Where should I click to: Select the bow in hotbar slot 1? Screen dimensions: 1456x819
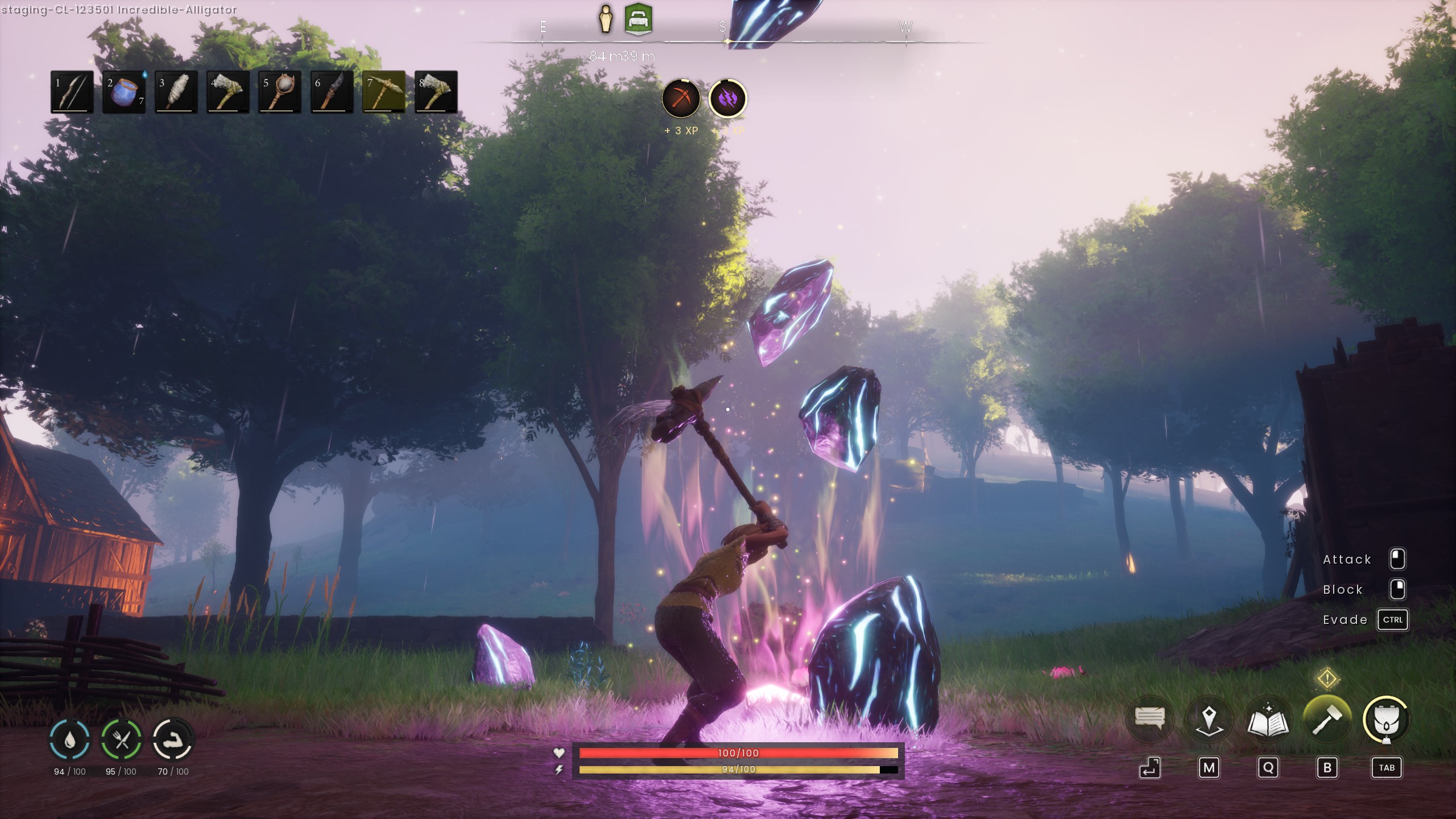(x=72, y=92)
